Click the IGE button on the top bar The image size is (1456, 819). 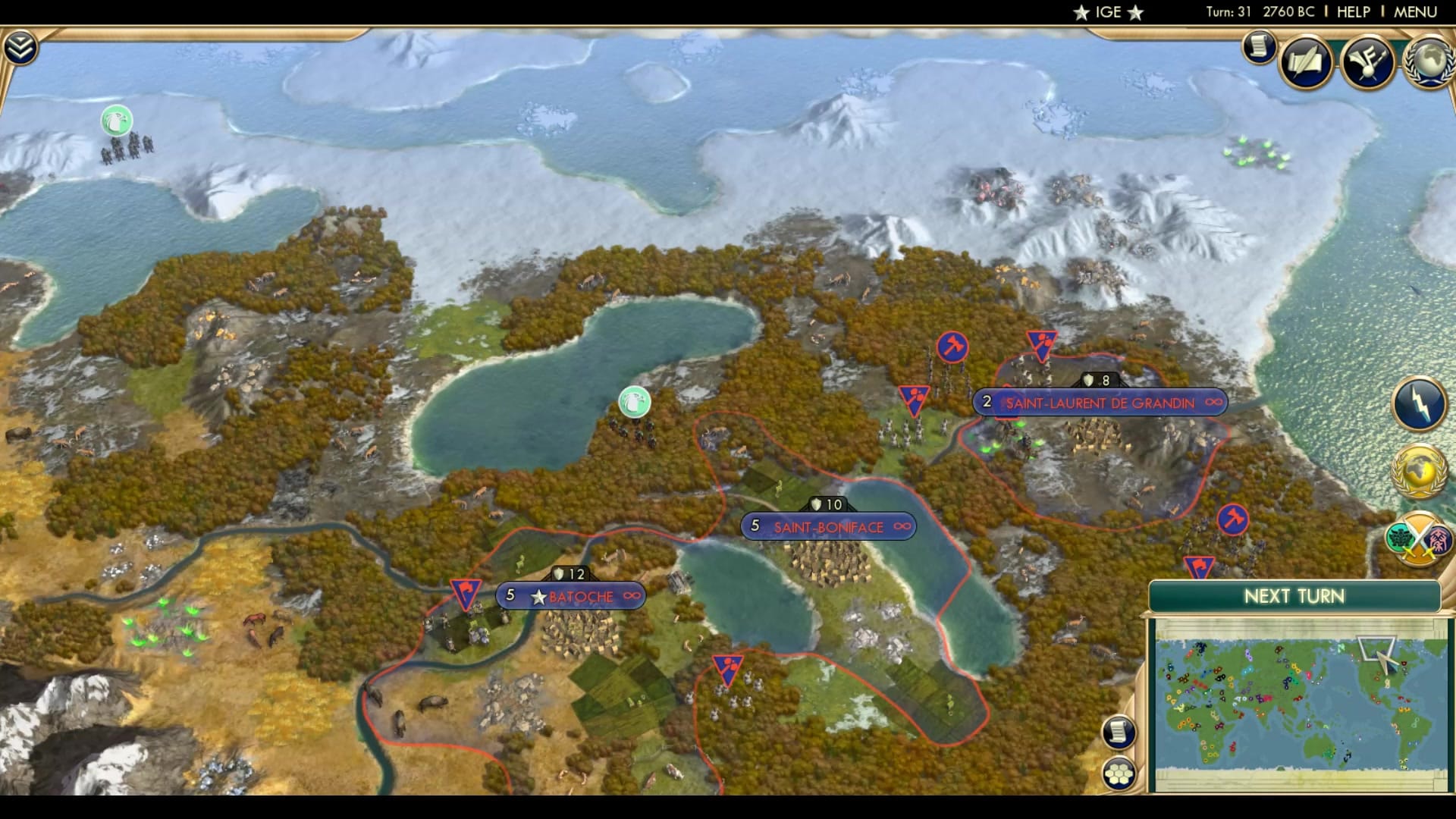coord(1108,11)
